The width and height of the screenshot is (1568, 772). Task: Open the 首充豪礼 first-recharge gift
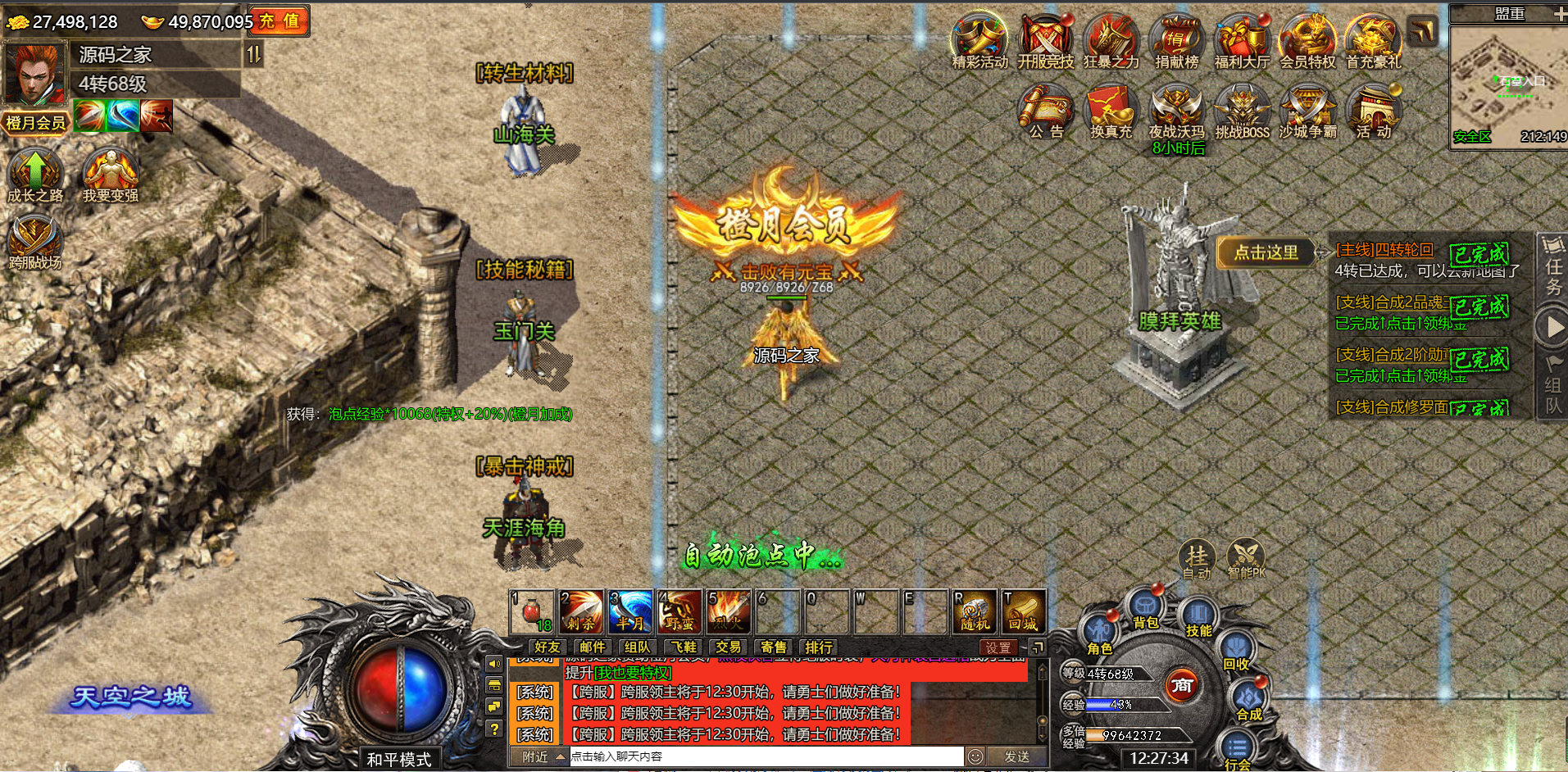[1373, 41]
